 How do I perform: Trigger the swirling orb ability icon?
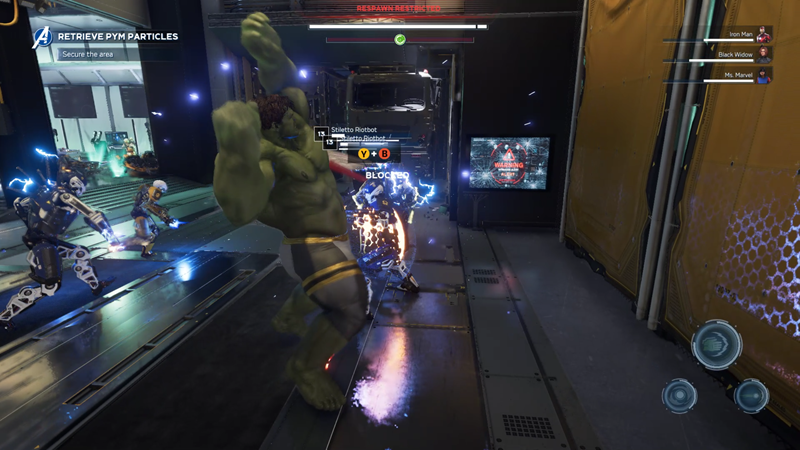coord(680,395)
